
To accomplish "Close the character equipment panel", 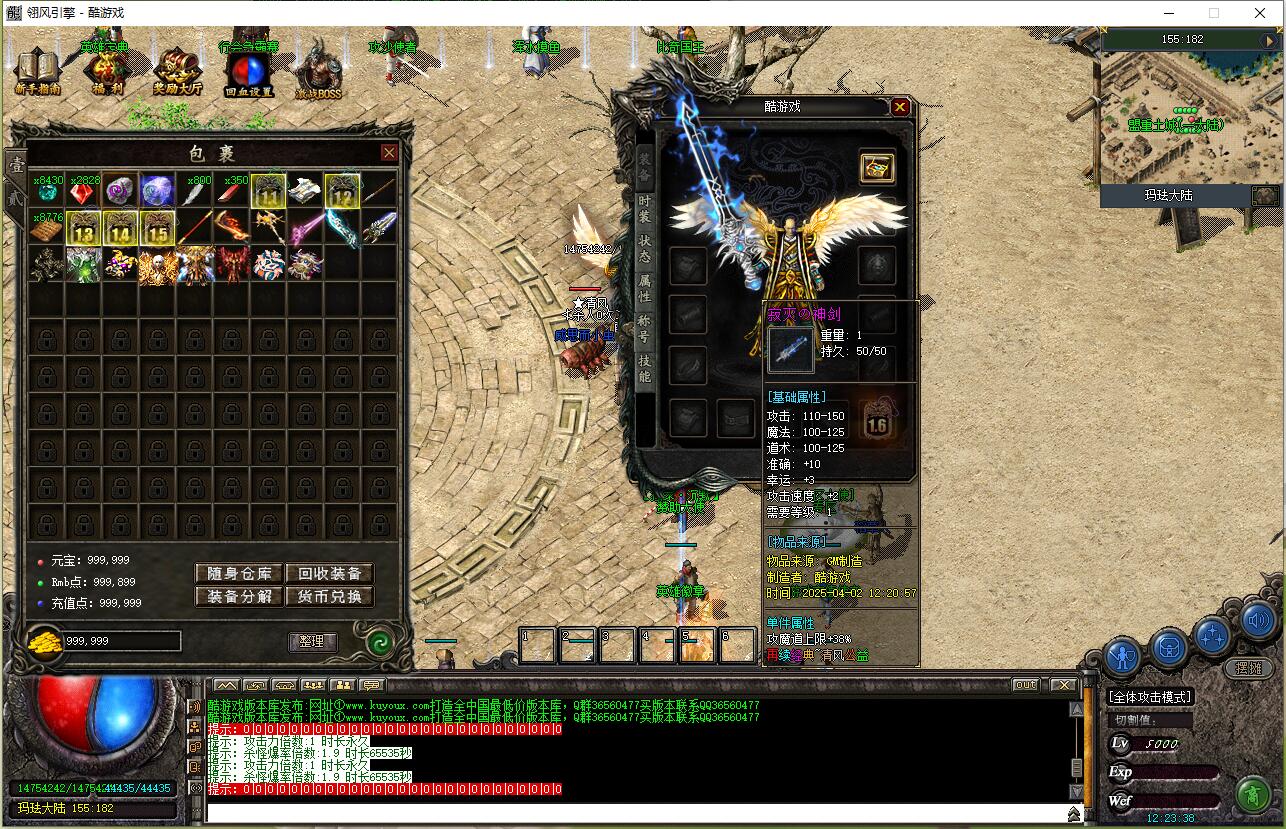I will pyautogui.click(x=900, y=107).
